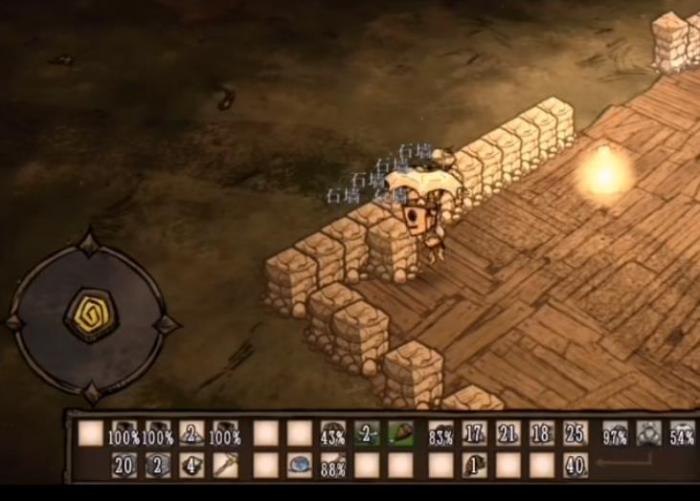Select the equipped item at 54% durability
Image resolution: width=700 pixels, height=501 pixels.
point(682,433)
